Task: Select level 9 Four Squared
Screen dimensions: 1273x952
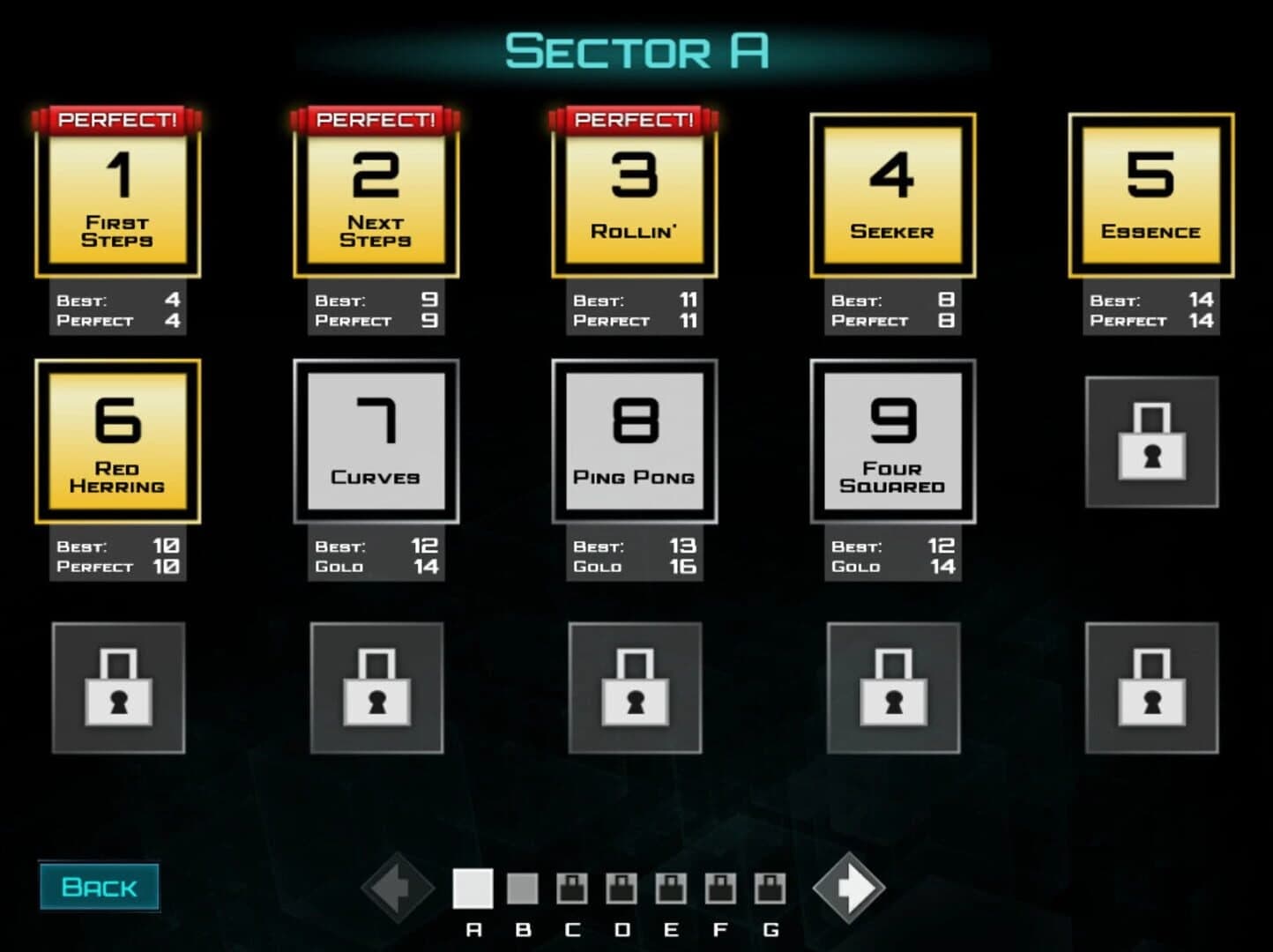Action: tap(891, 441)
